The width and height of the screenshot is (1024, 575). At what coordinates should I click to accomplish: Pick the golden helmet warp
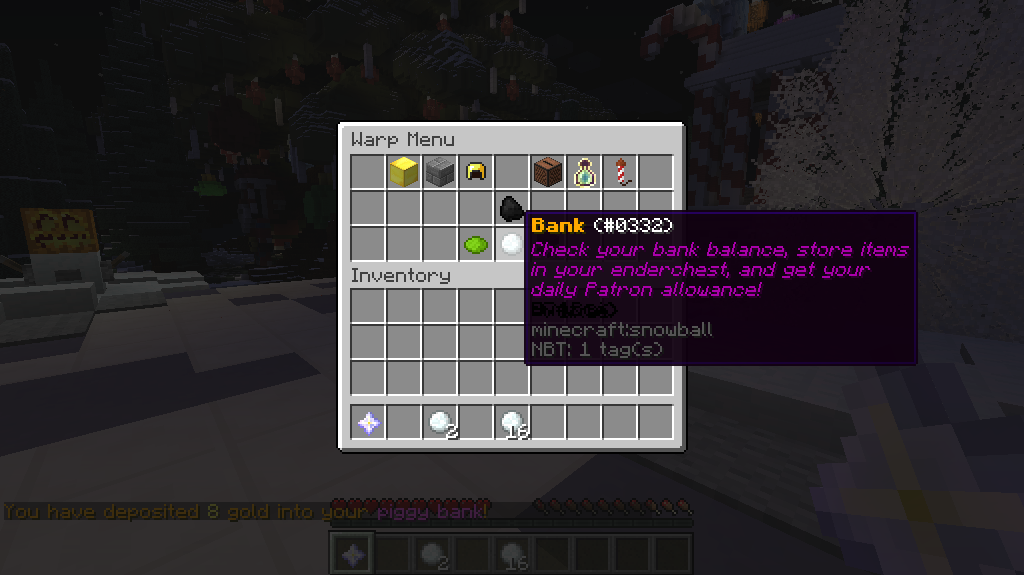point(475,172)
